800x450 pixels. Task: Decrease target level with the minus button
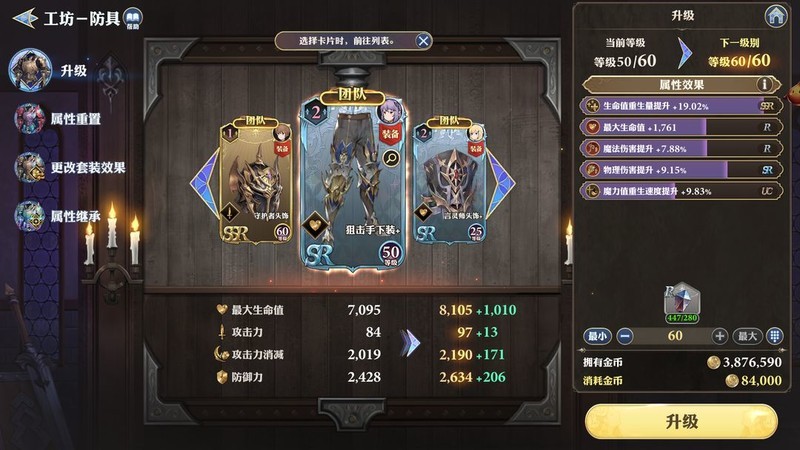click(625, 336)
